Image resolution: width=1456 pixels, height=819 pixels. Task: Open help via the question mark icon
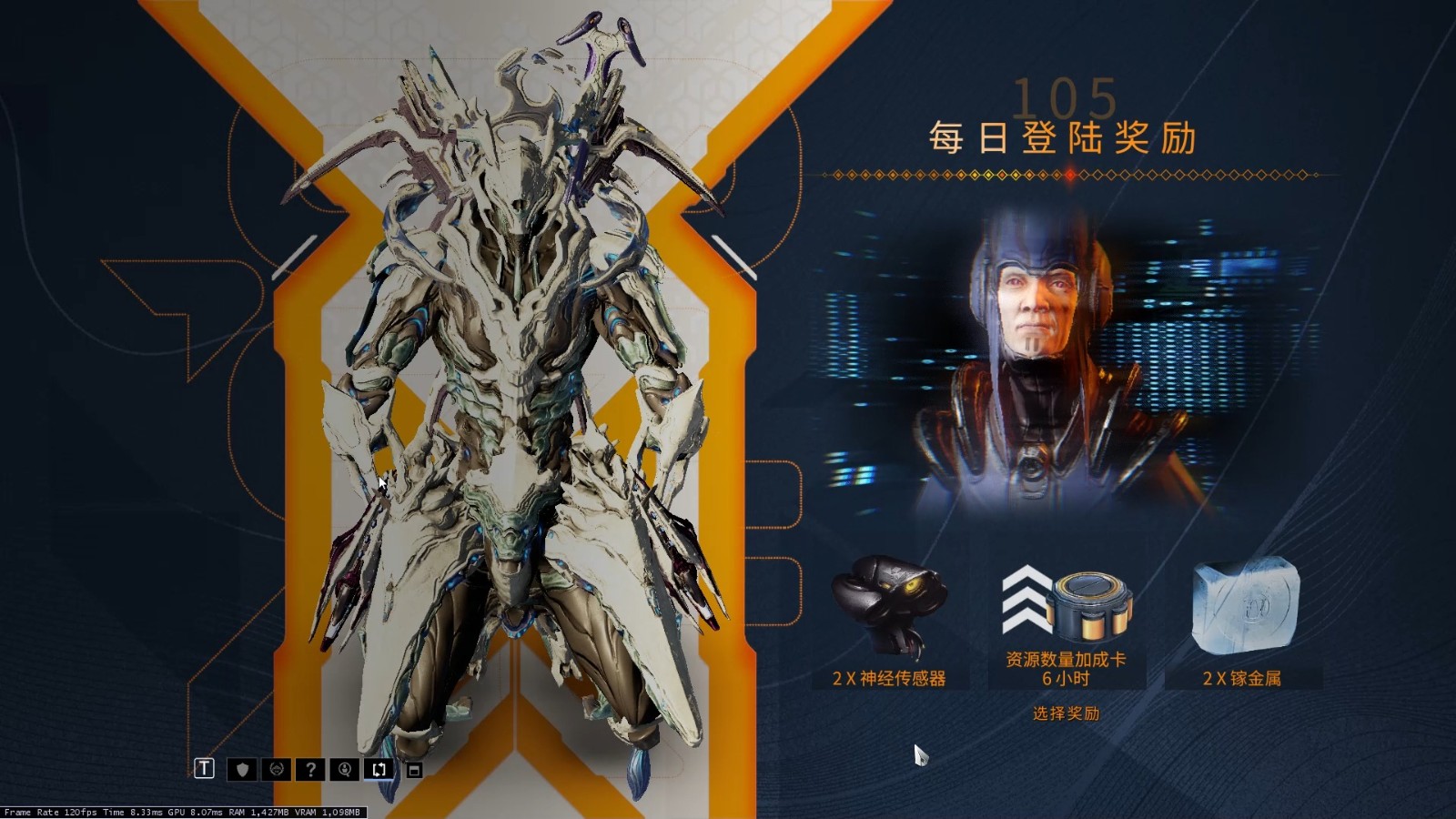click(310, 769)
